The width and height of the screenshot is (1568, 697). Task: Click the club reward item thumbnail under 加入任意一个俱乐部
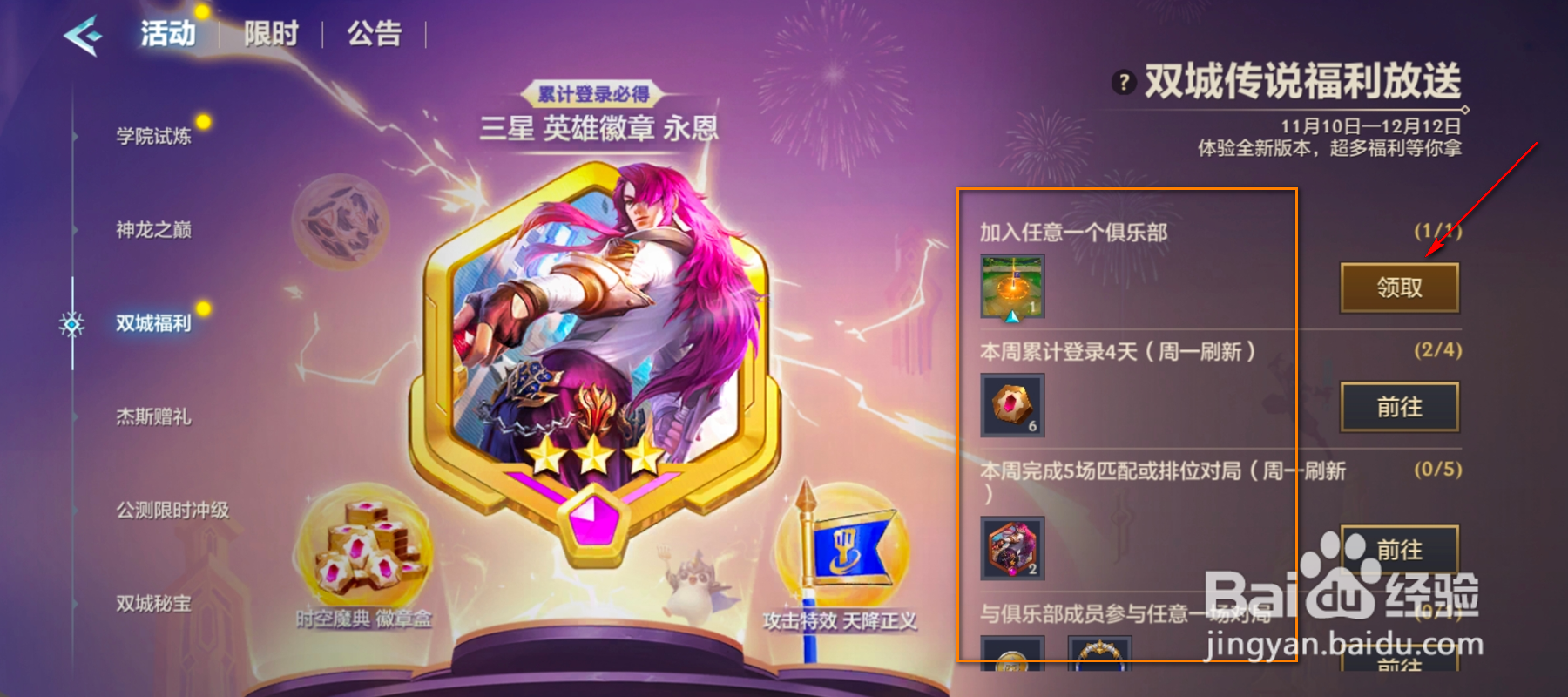(1011, 287)
